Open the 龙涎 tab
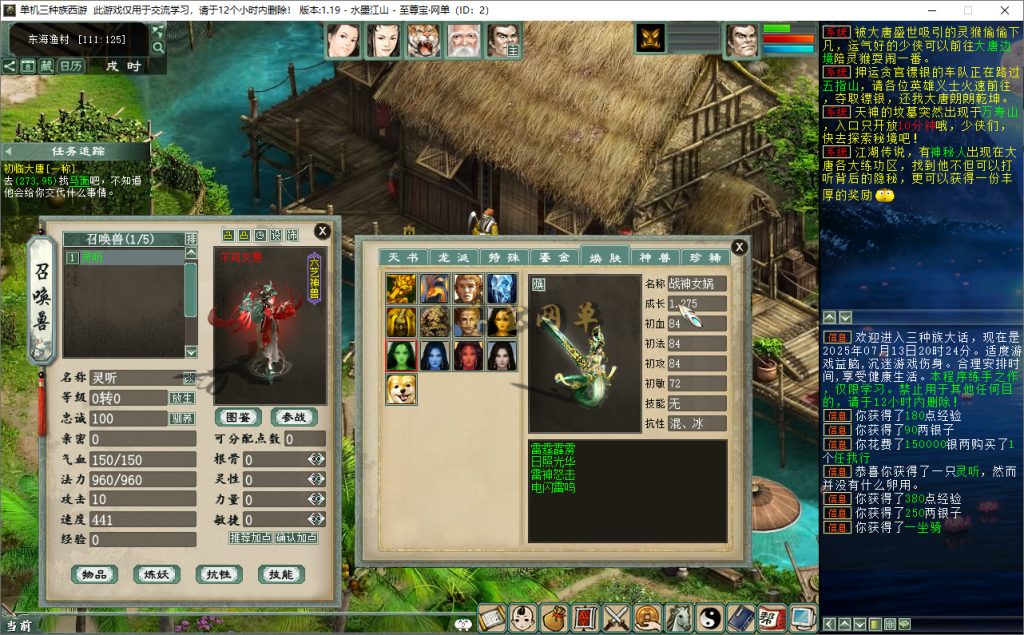 click(x=454, y=258)
